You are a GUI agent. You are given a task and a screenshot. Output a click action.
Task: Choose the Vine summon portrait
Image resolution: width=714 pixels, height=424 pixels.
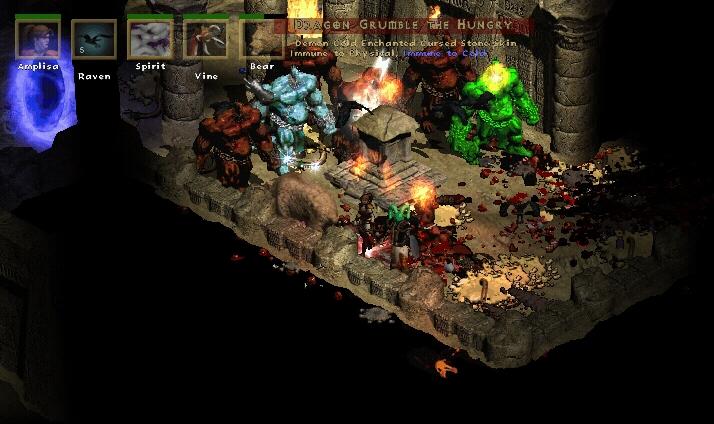(205, 39)
